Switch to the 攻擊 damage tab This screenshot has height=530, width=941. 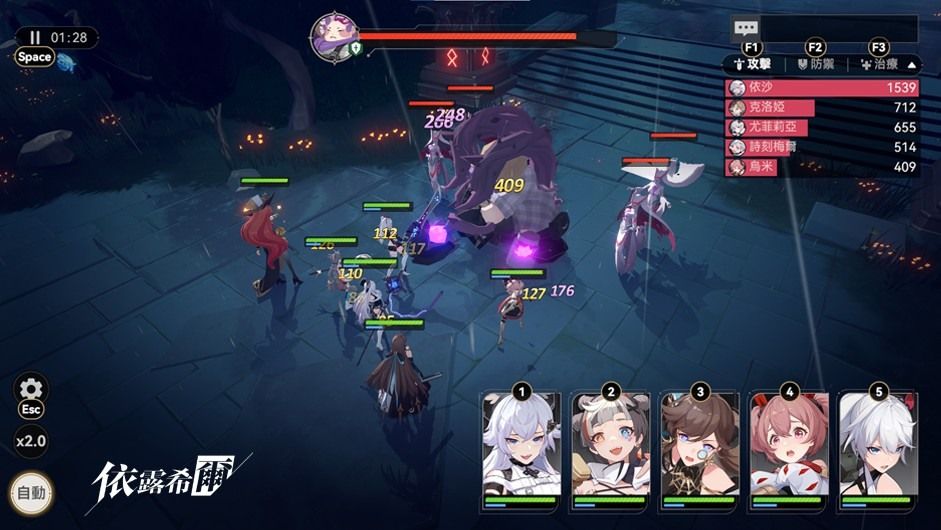click(755, 63)
